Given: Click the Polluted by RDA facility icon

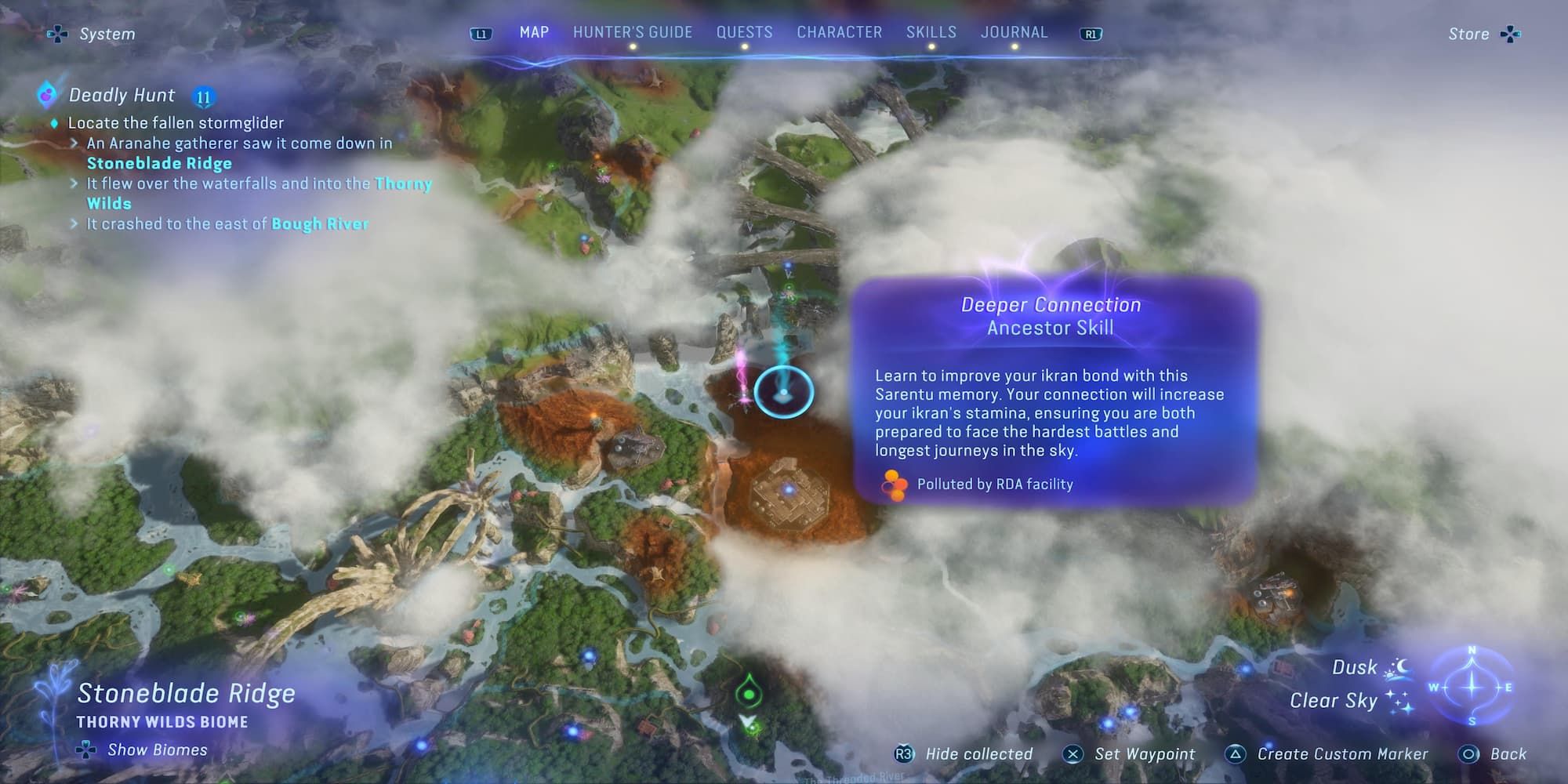Looking at the screenshot, I should pos(892,485).
